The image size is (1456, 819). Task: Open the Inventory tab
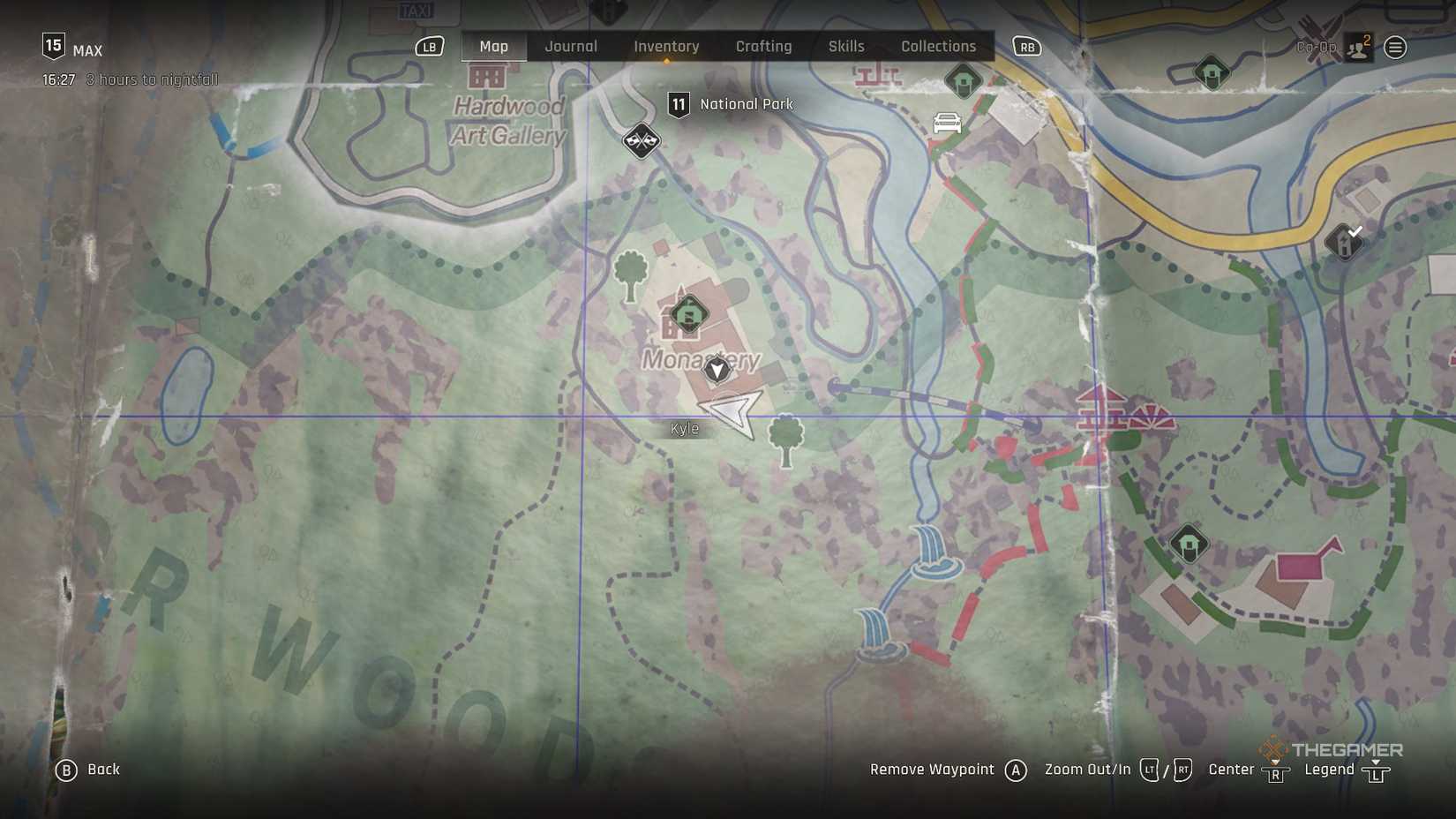[x=666, y=46]
